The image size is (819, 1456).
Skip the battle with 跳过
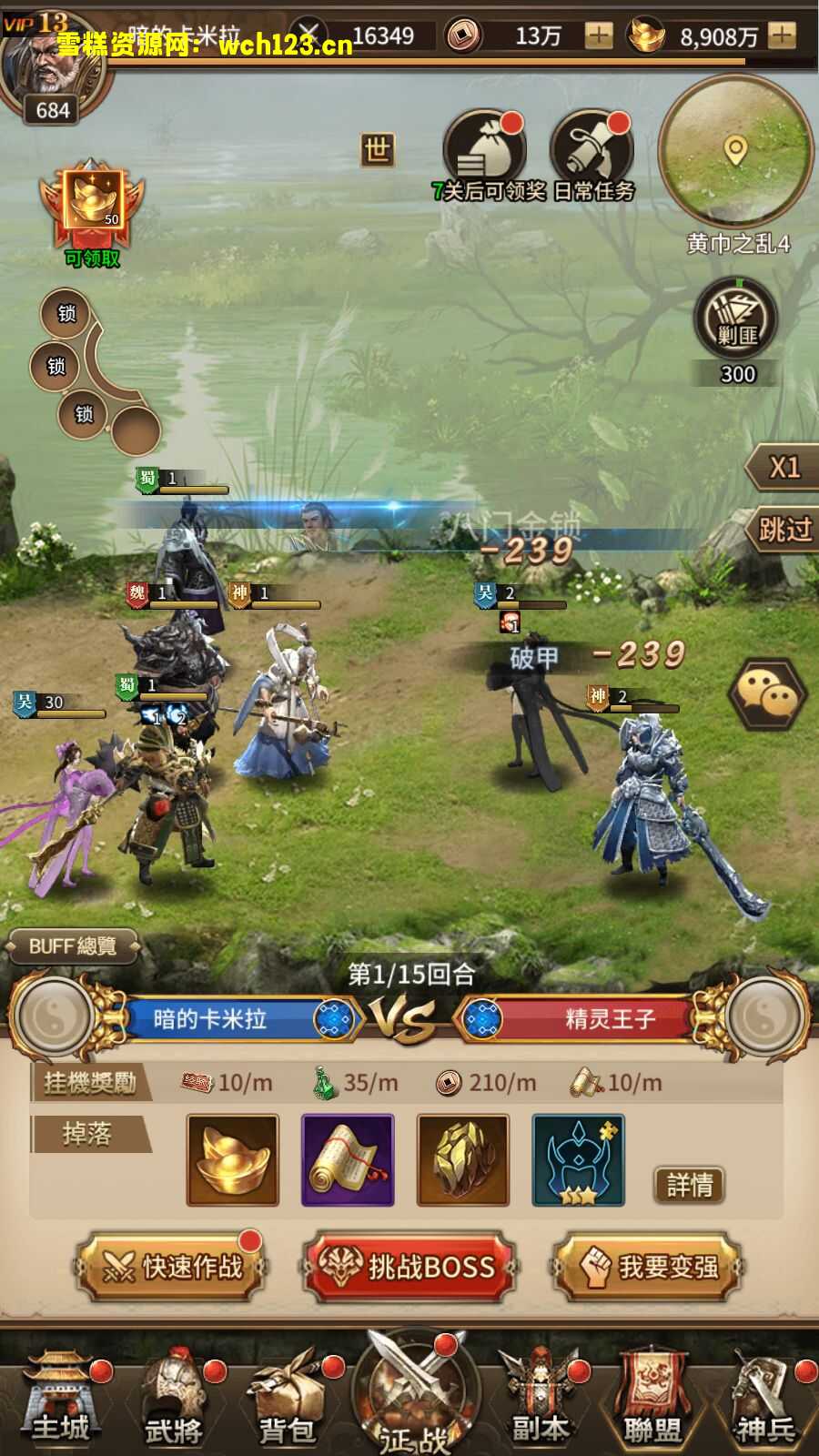click(x=783, y=529)
